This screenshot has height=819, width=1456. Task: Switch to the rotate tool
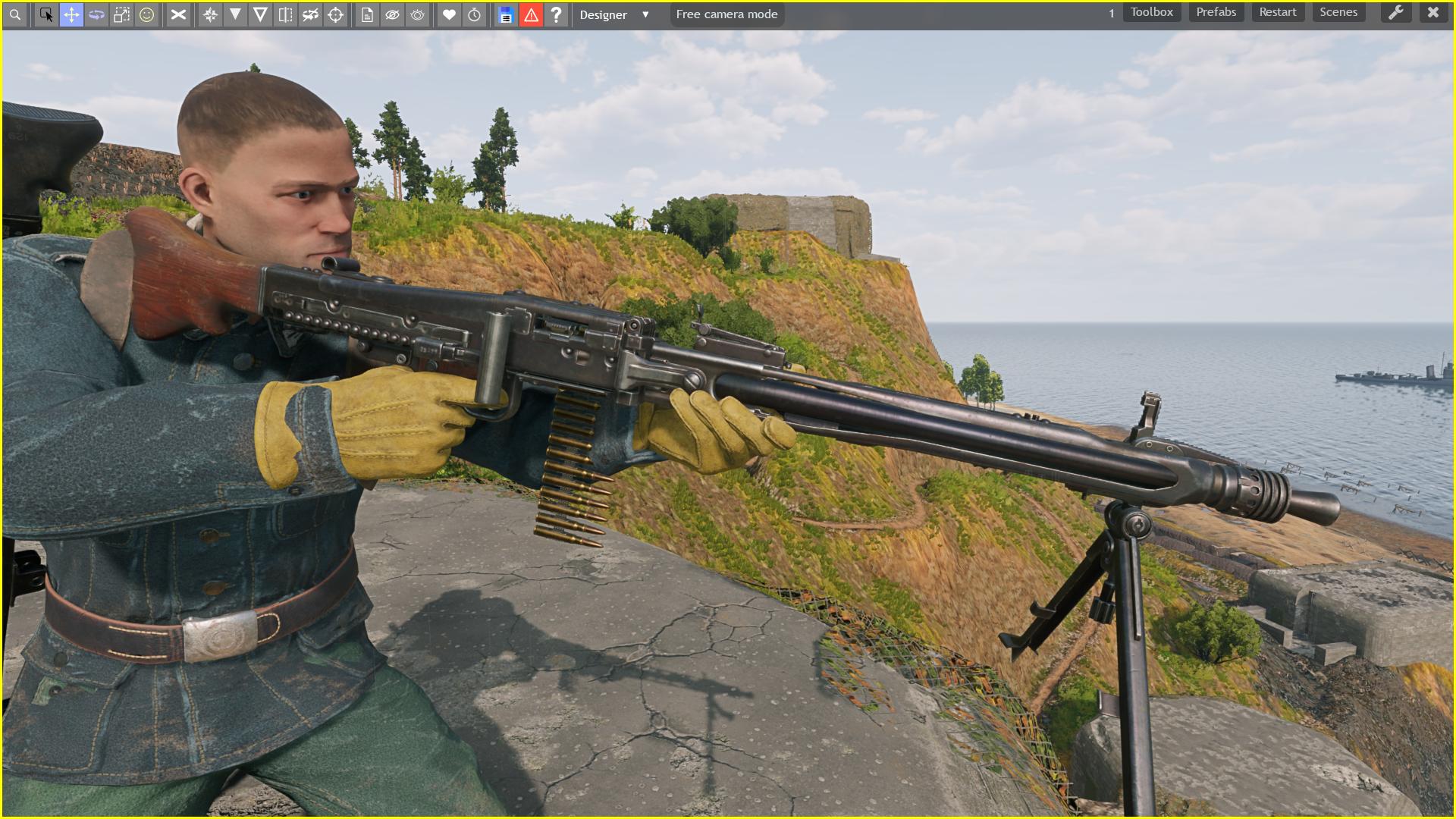pos(96,14)
